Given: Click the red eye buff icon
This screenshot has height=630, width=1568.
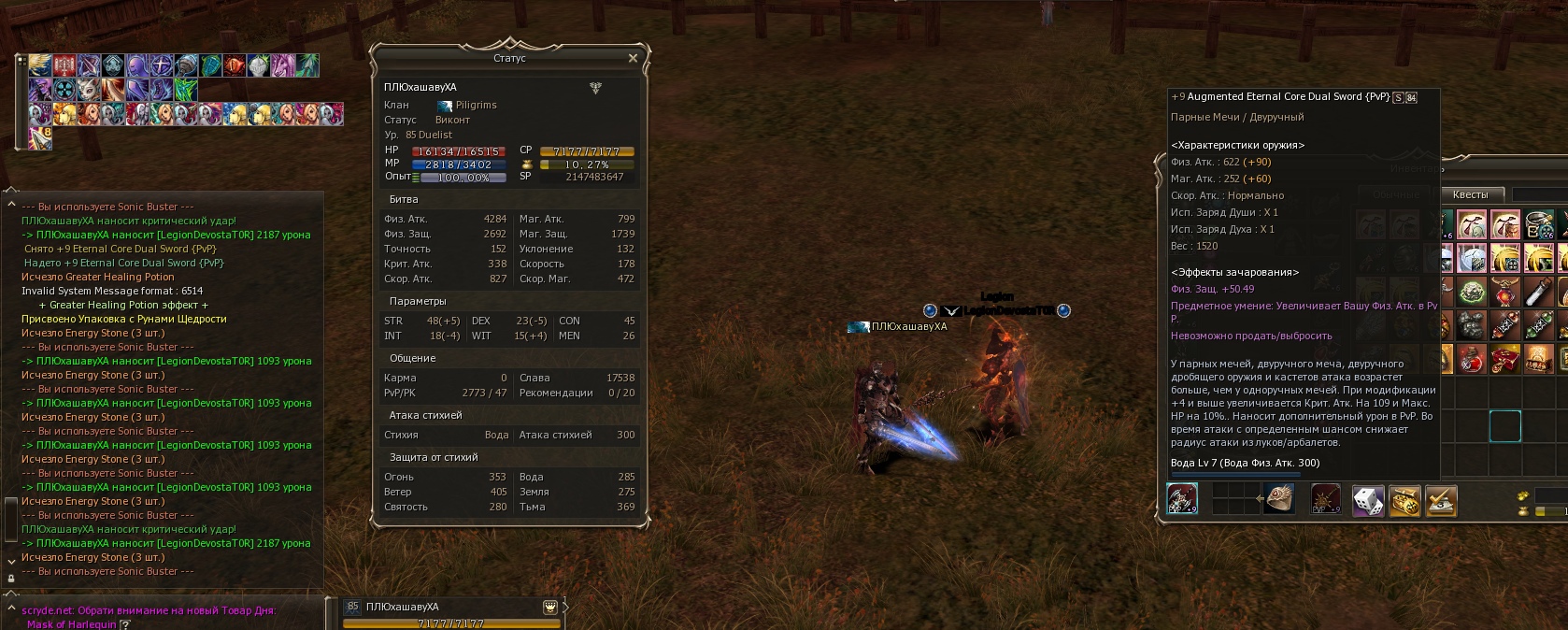Looking at the screenshot, I should coord(235,64).
